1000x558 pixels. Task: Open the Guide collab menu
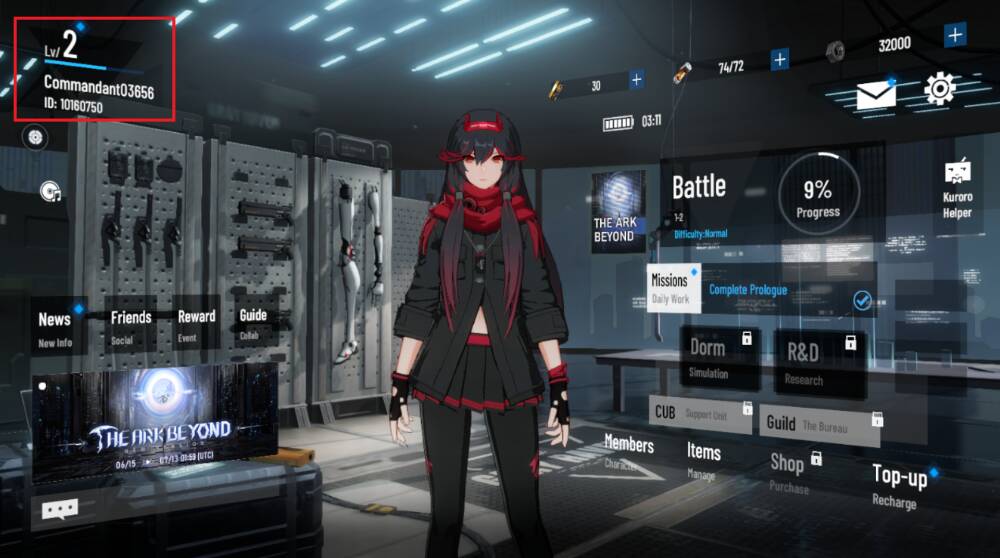[253, 322]
